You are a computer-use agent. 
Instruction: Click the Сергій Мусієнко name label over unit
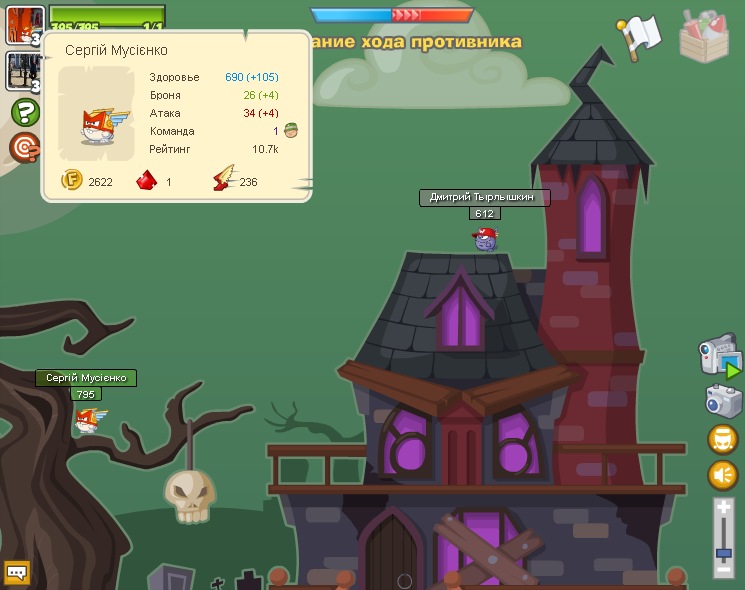point(86,378)
